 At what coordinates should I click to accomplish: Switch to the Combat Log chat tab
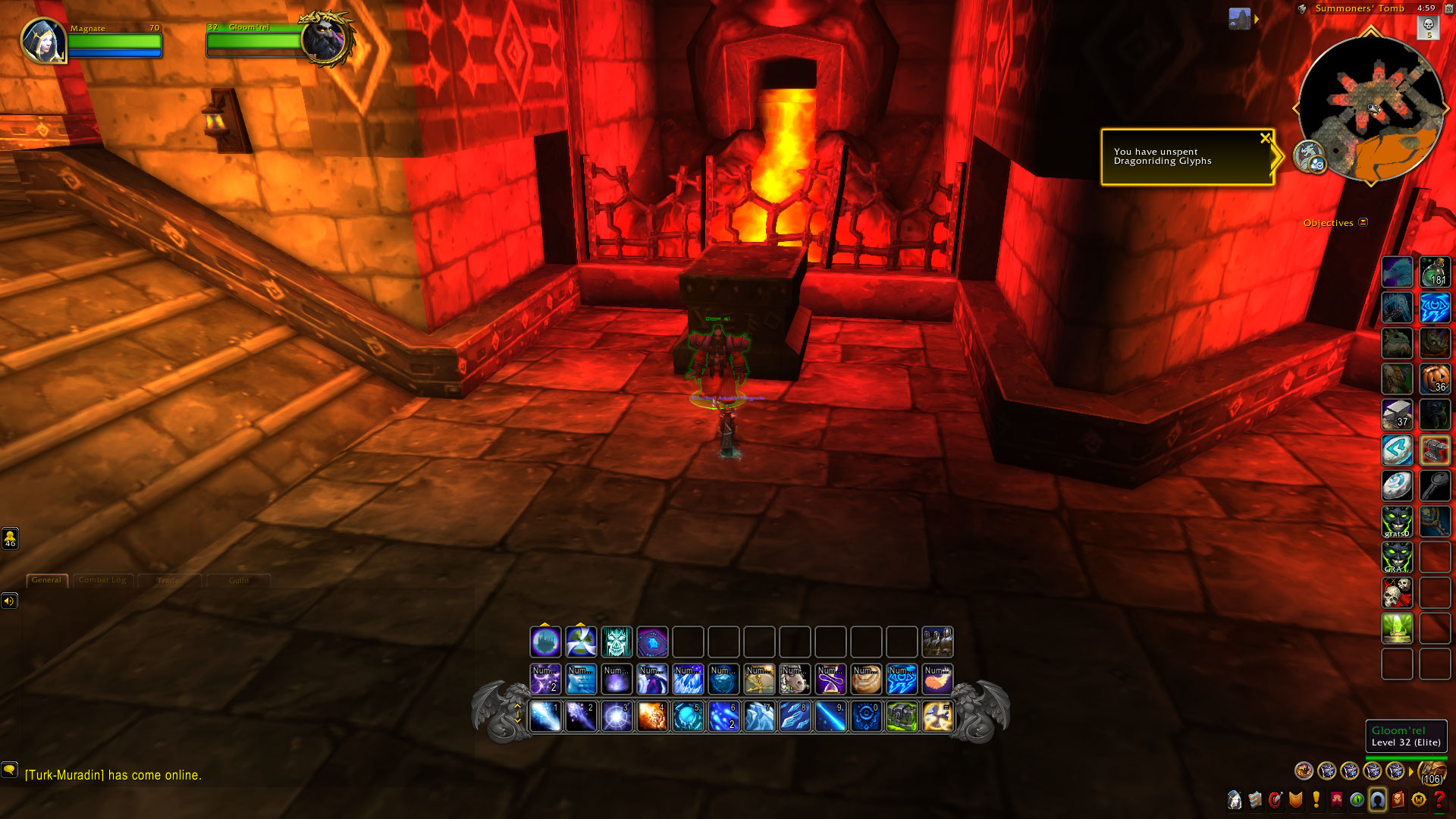coord(102,580)
